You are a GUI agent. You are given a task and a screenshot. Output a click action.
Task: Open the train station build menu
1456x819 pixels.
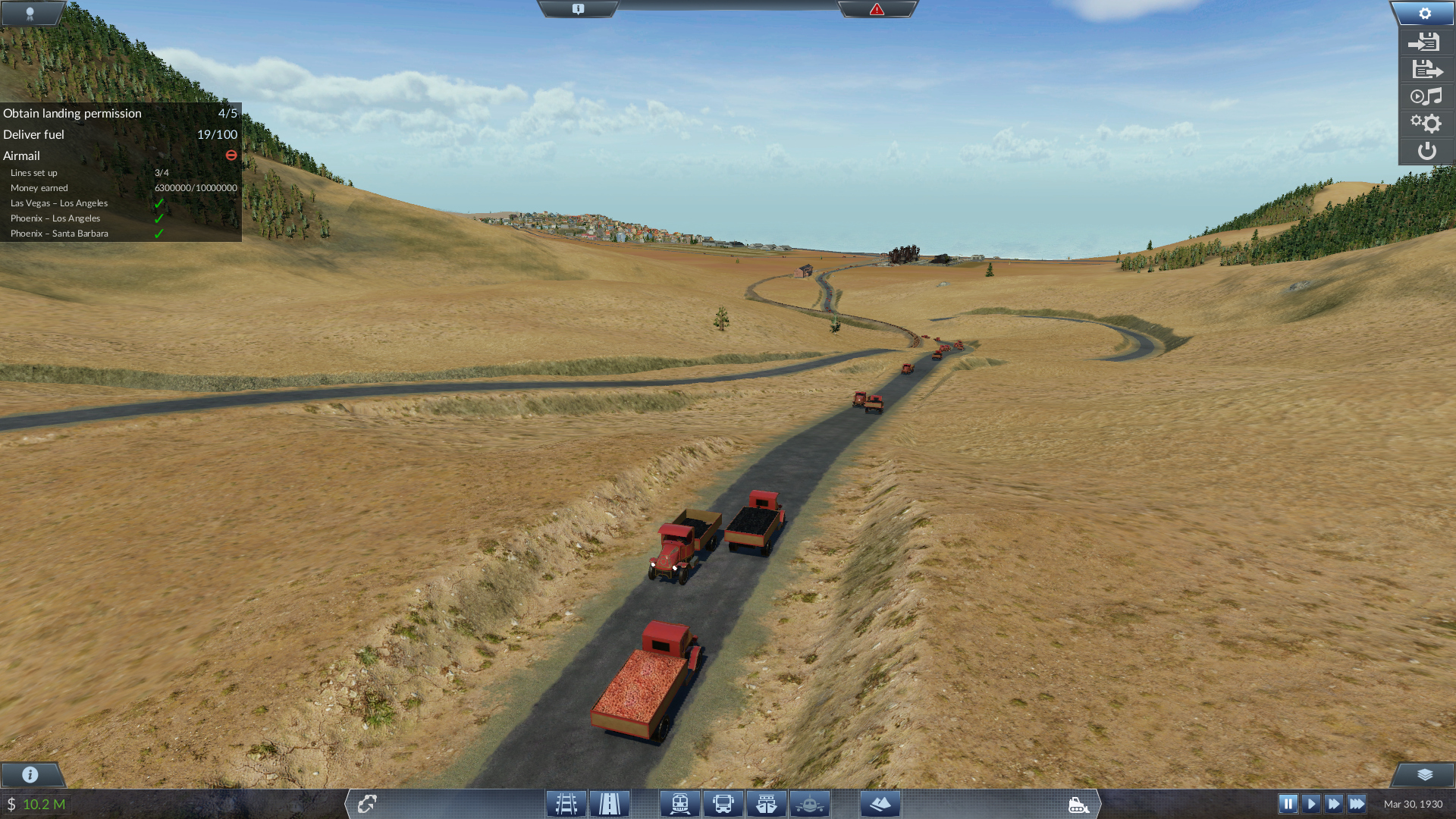(680, 804)
